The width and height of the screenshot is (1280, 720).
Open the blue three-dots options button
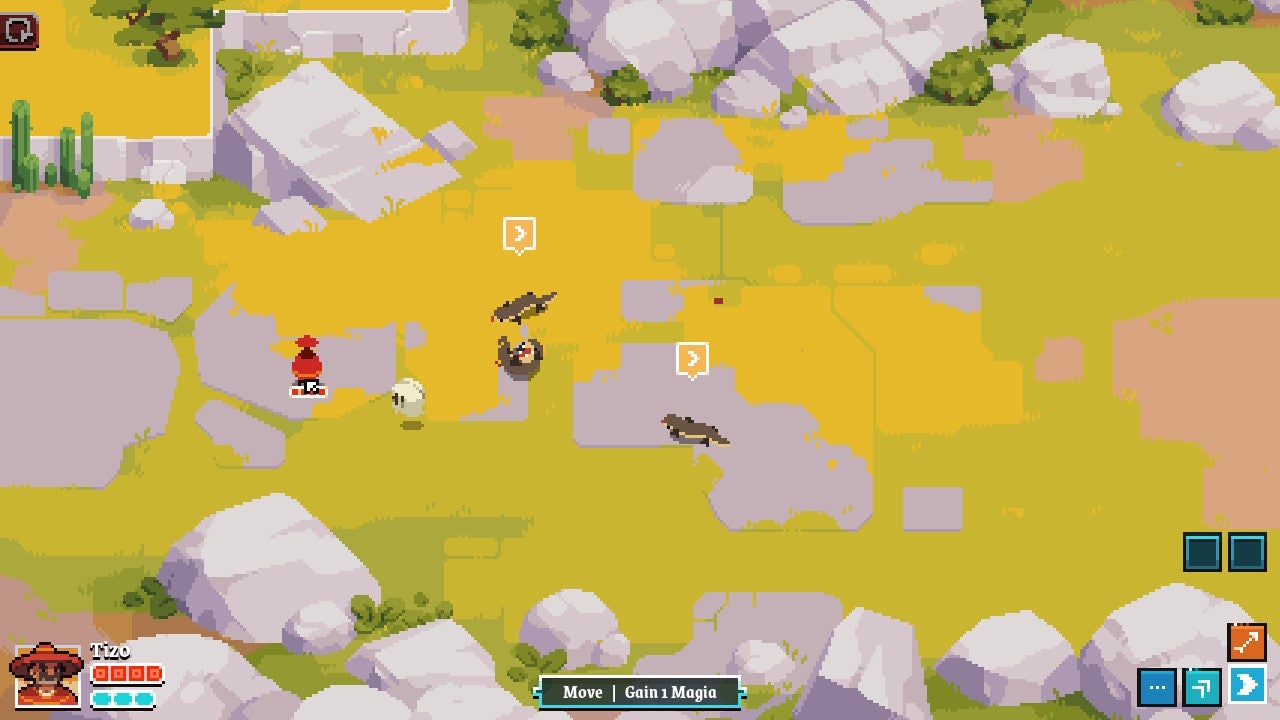(1157, 687)
